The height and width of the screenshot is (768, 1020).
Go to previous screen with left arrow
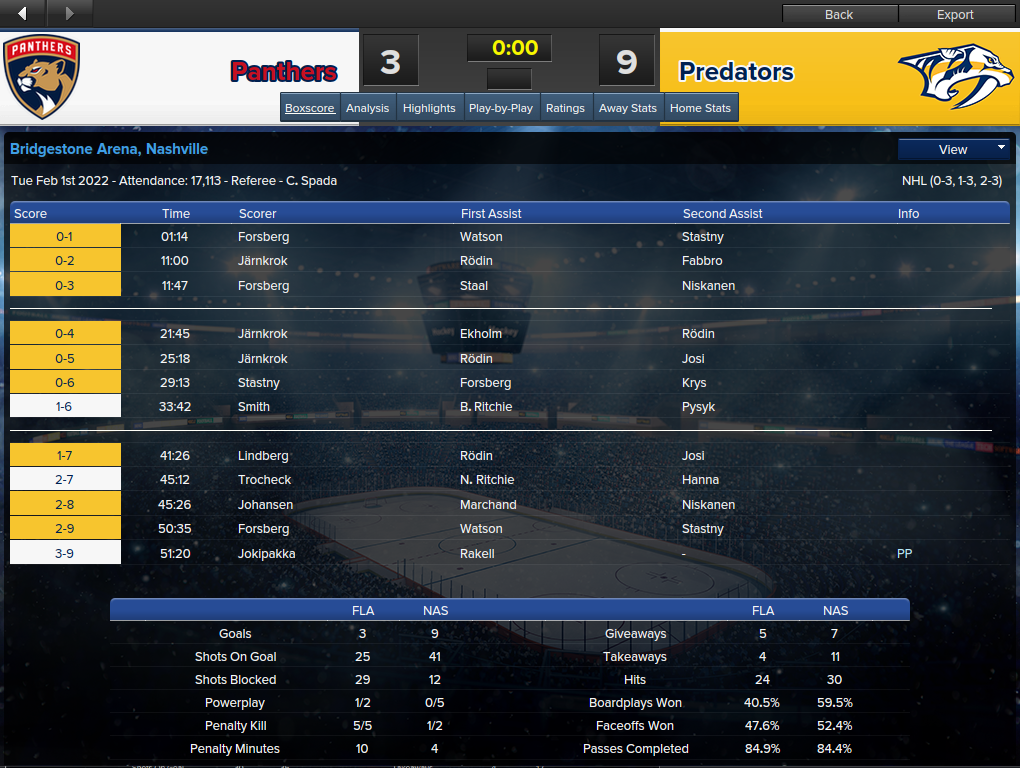point(23,13)
